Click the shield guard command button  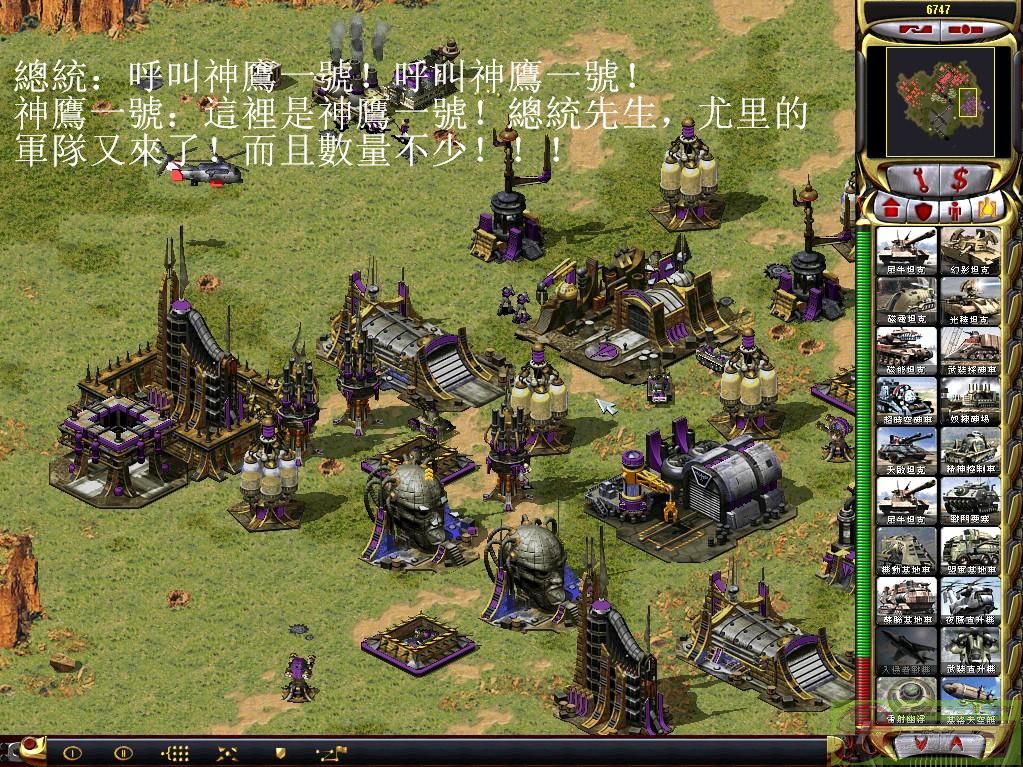(281, 752)
